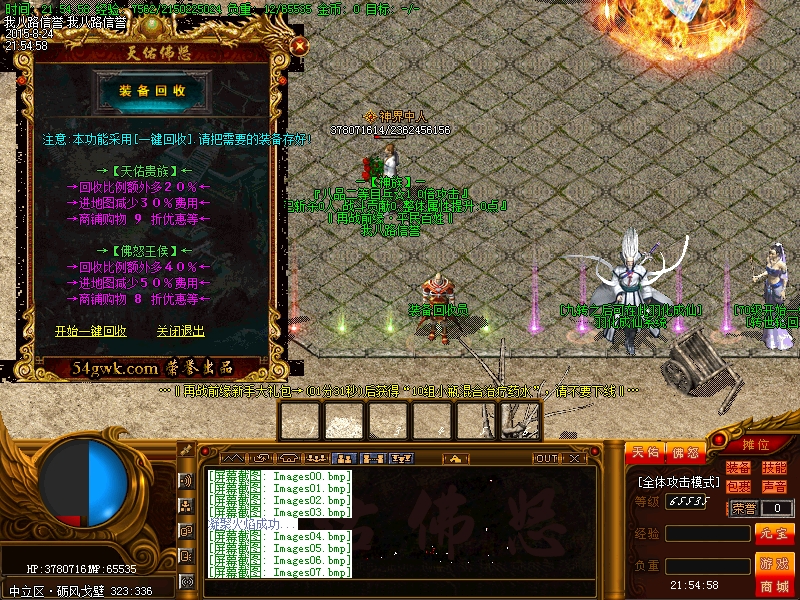Viewport: 800px width, 600px height.
Task: Close the 天佑佛怒 recycle dialog window
Action: click(298, 45)
